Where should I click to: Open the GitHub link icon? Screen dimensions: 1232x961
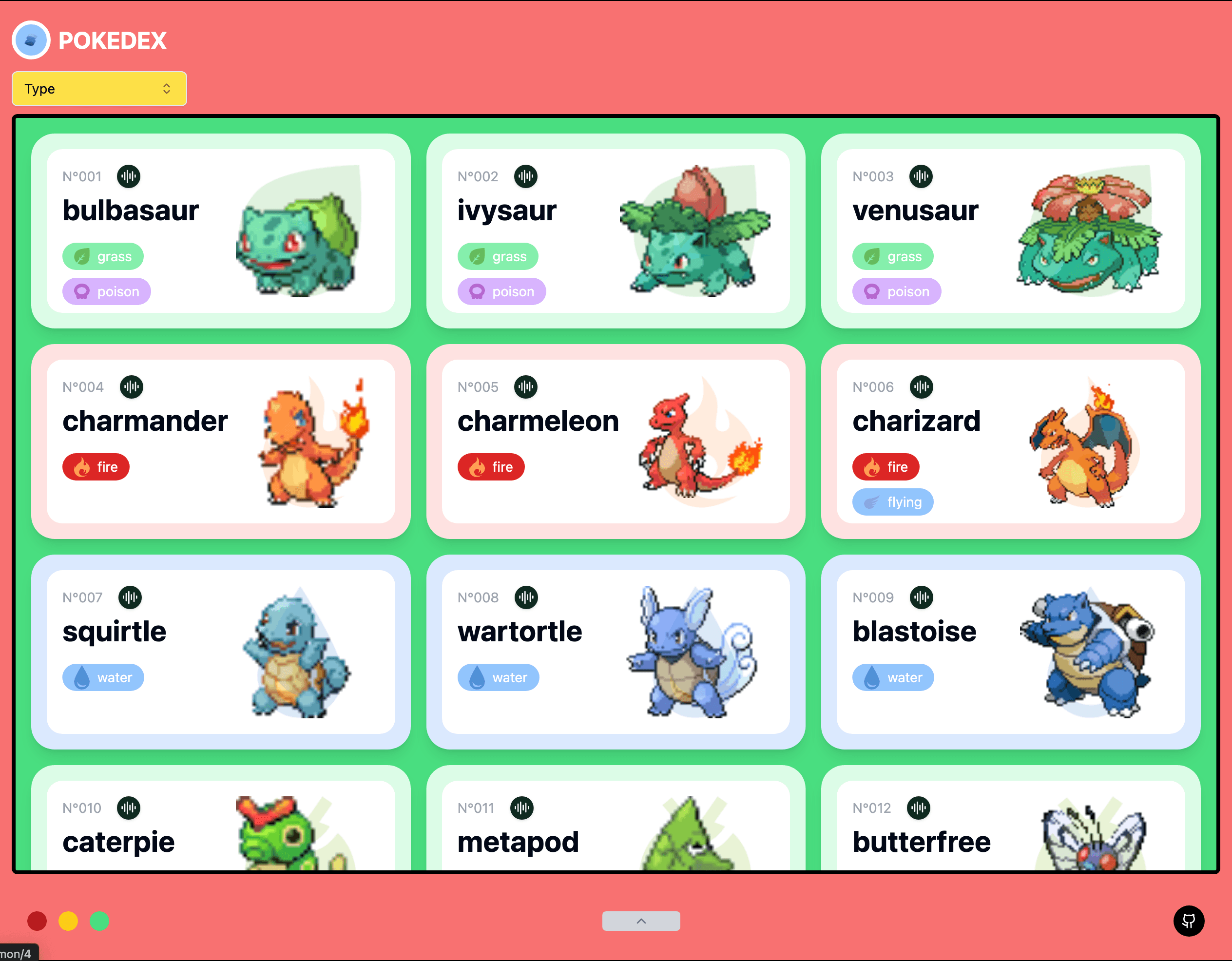[1189, 921]
